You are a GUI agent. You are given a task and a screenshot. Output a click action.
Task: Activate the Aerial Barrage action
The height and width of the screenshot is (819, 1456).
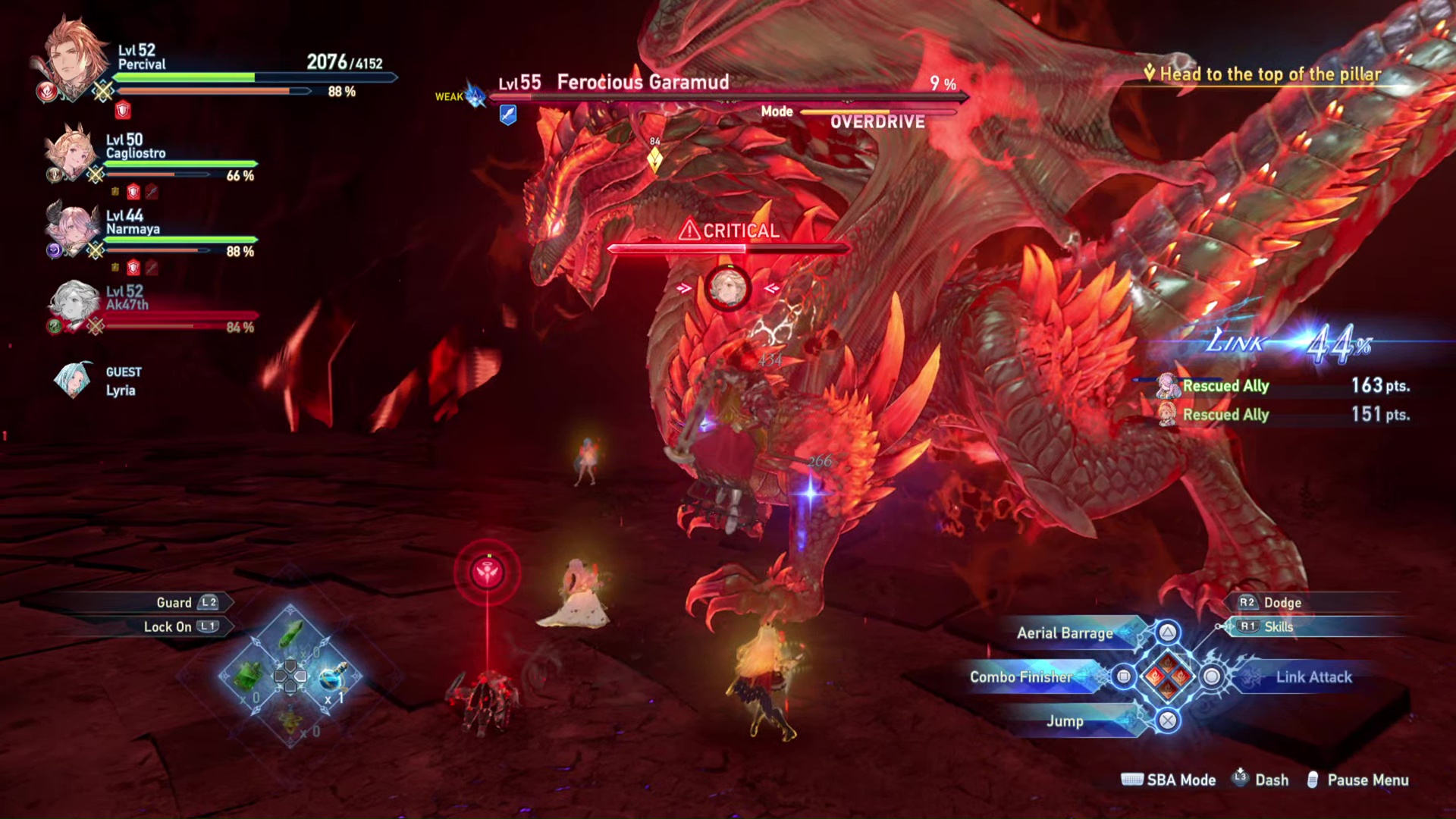click(1065, 633)
